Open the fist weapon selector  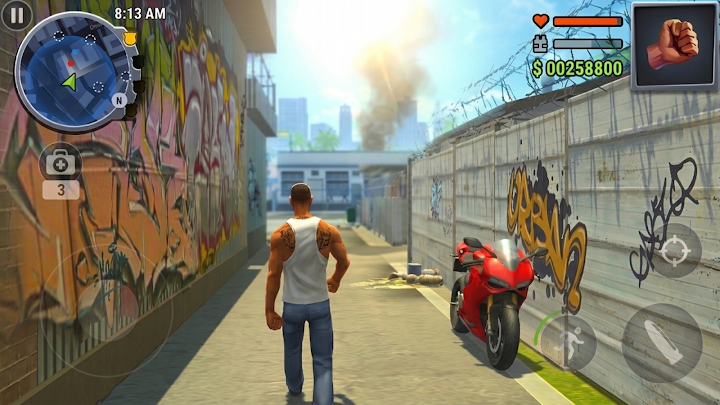[x=673, y=45]
